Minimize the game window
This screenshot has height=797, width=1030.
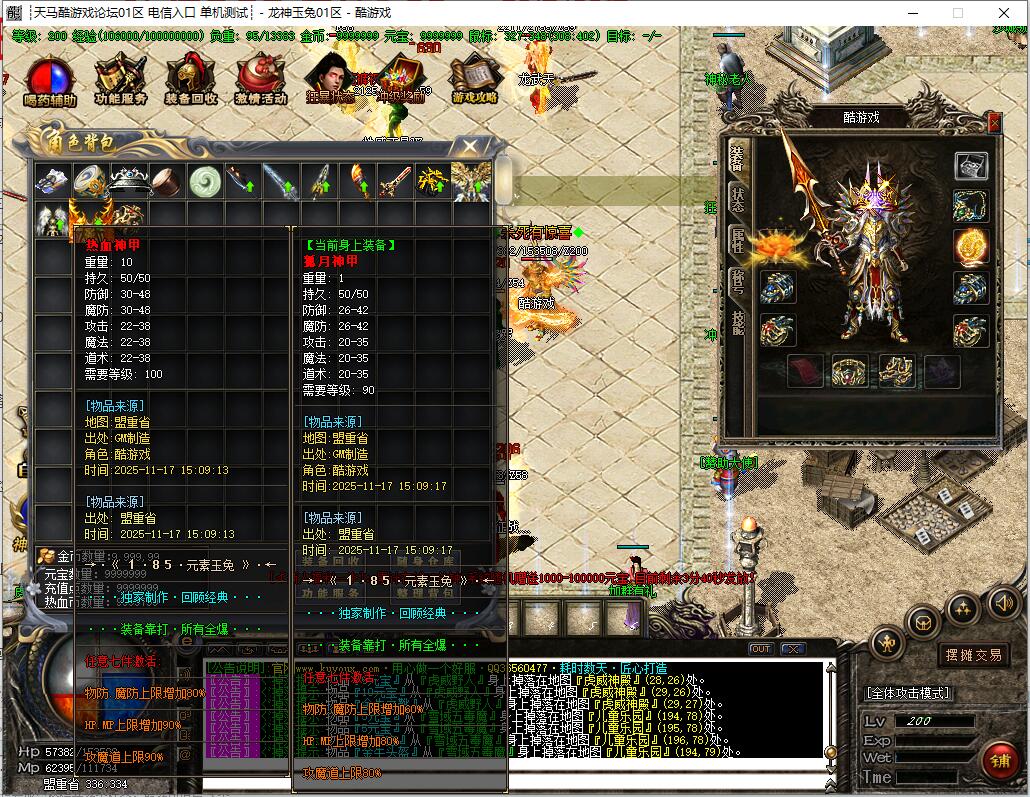(911, 13)
